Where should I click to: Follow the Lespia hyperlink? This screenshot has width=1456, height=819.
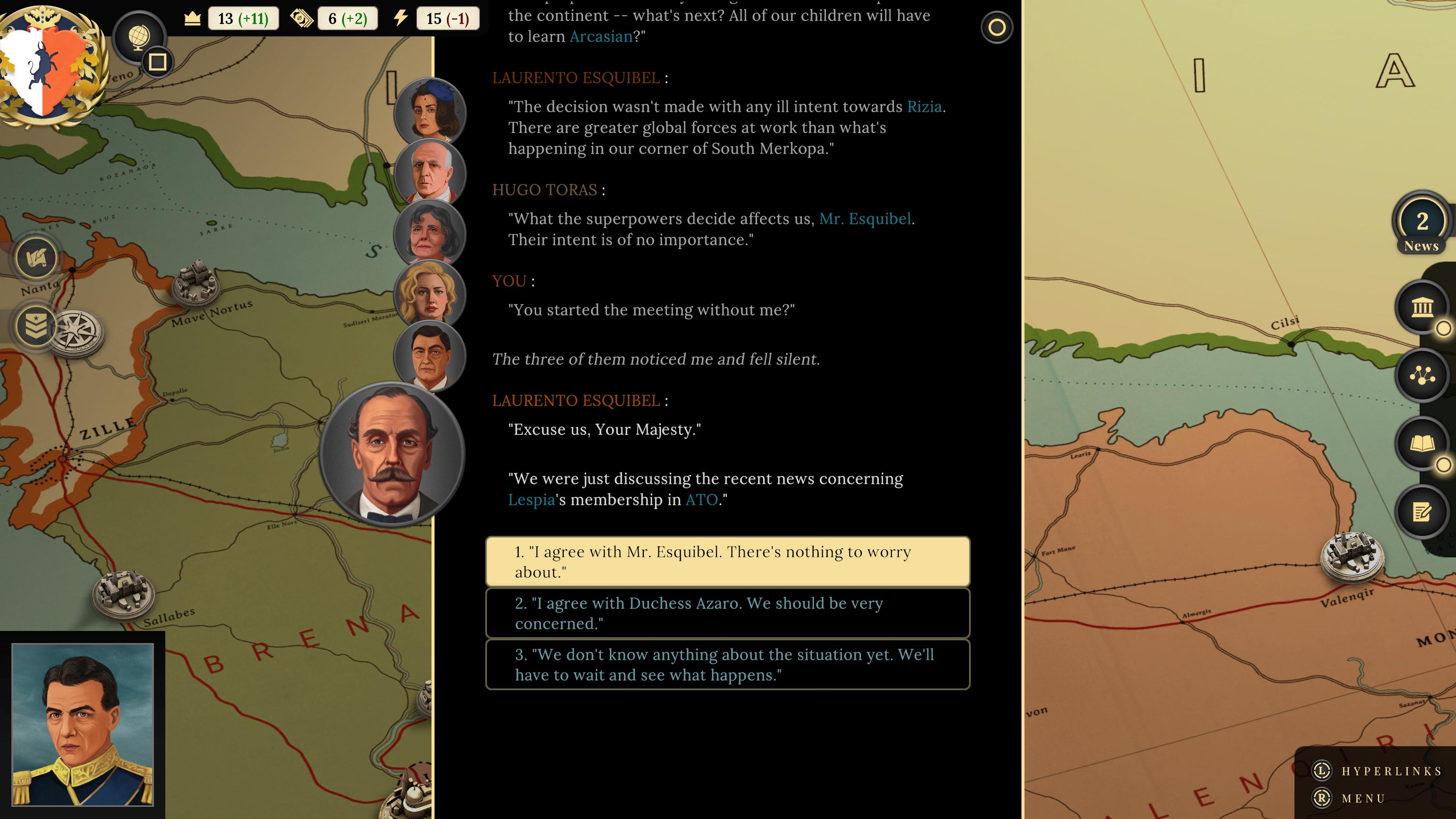[531, 500]
